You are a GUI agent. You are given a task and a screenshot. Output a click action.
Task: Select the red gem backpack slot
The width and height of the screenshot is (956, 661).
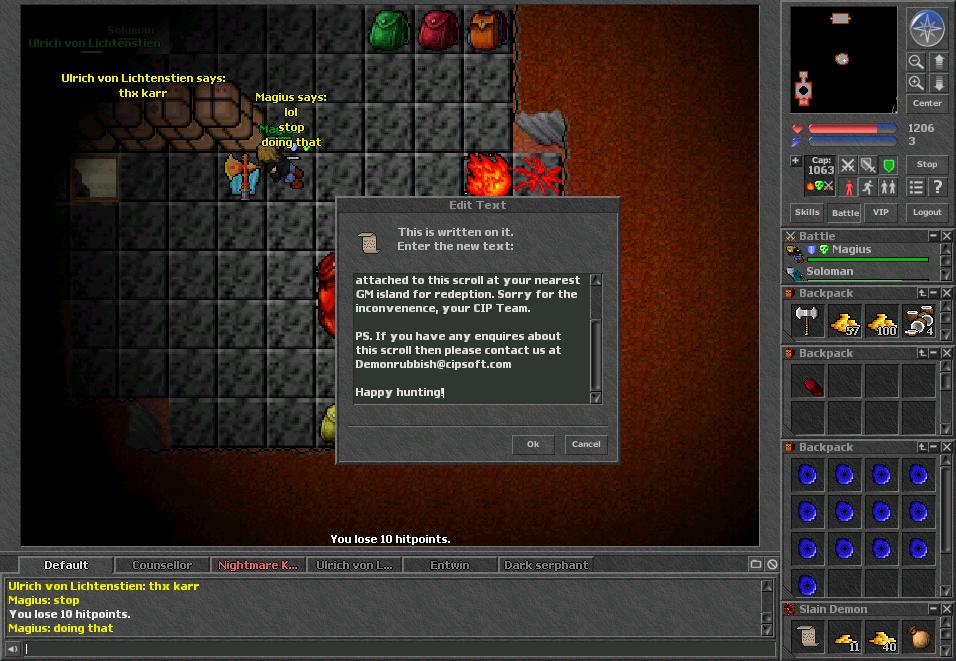tap(808, 381)
